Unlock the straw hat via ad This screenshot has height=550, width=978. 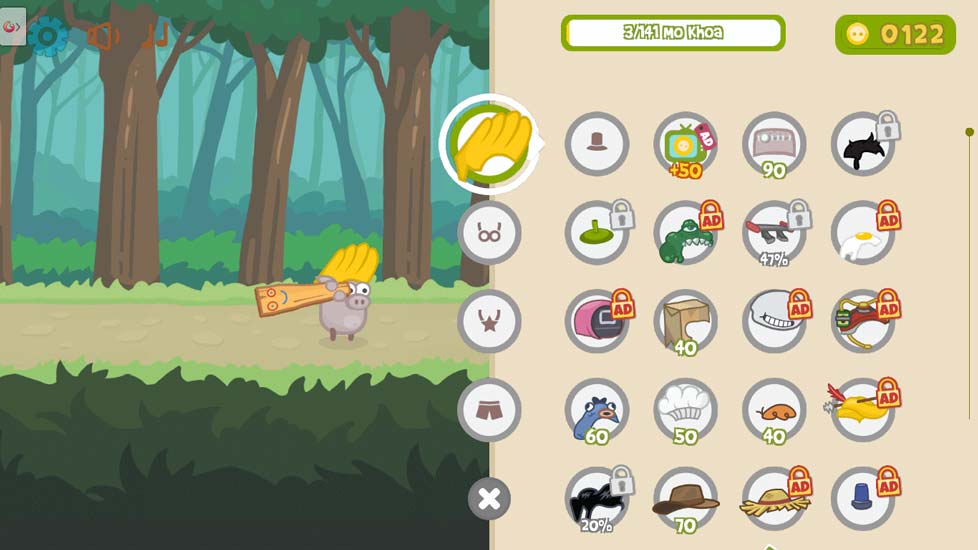(774, 498)
